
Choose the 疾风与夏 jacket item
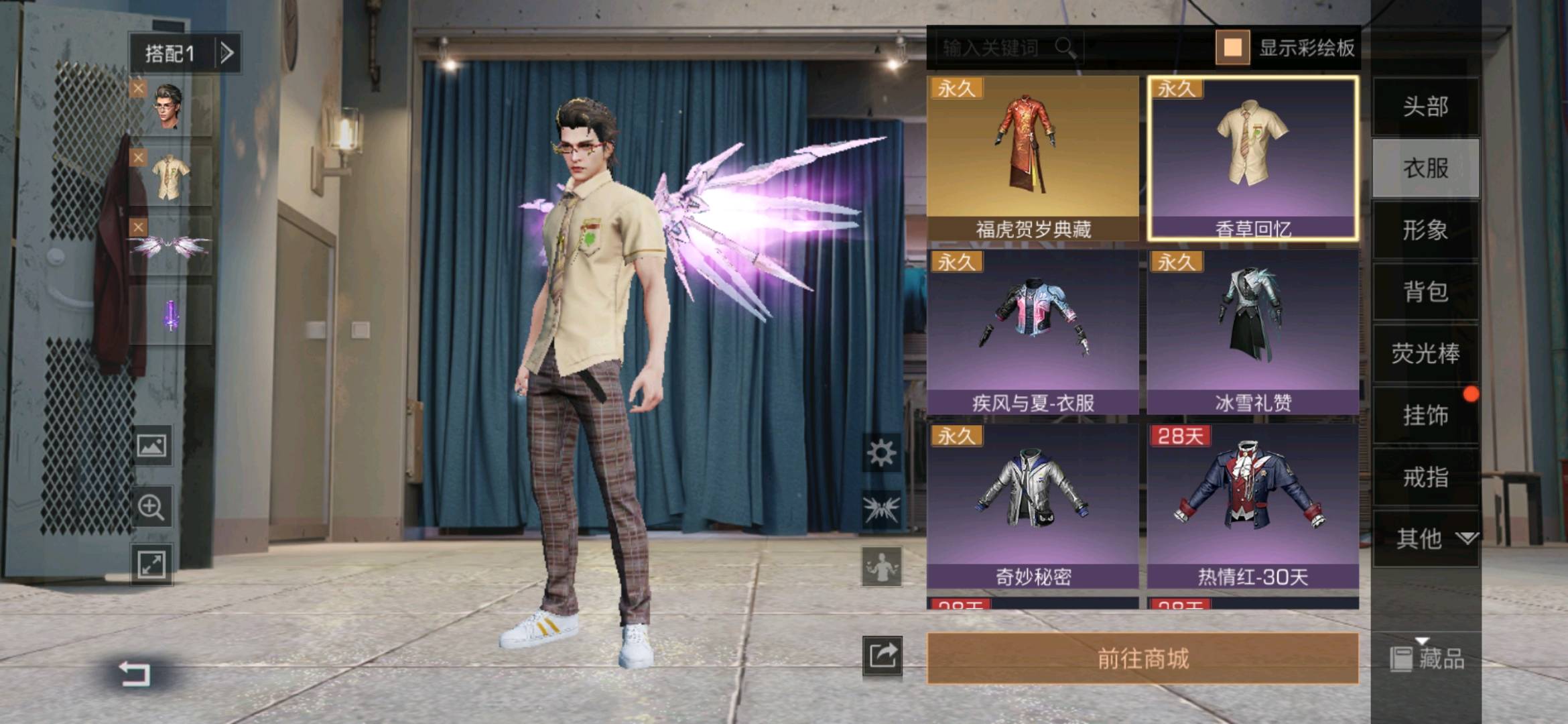(1033, 332)
